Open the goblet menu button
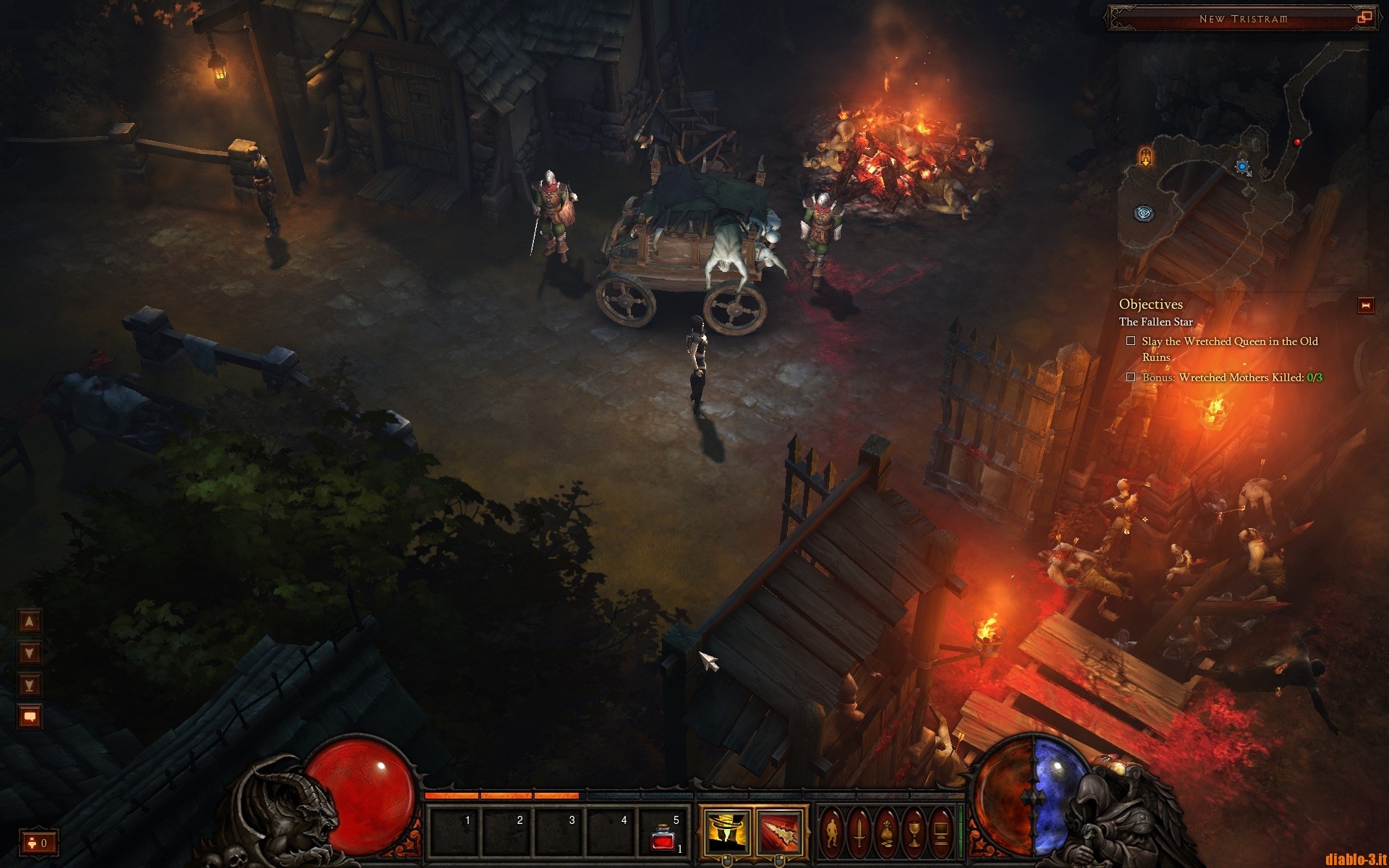1389x868 pixels. 914,833
